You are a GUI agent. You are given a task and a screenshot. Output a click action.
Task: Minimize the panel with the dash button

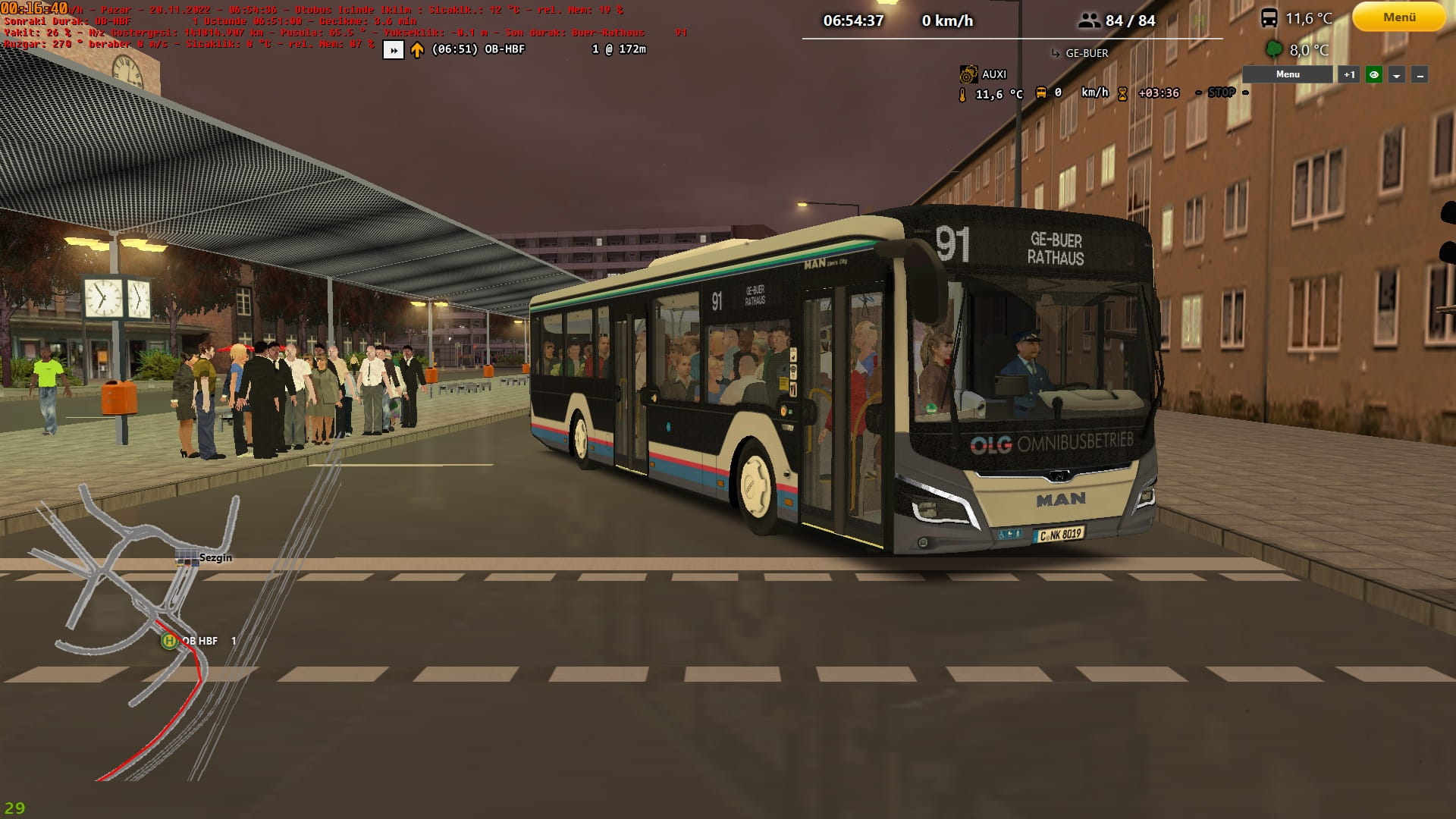(x=1420, y=74)
